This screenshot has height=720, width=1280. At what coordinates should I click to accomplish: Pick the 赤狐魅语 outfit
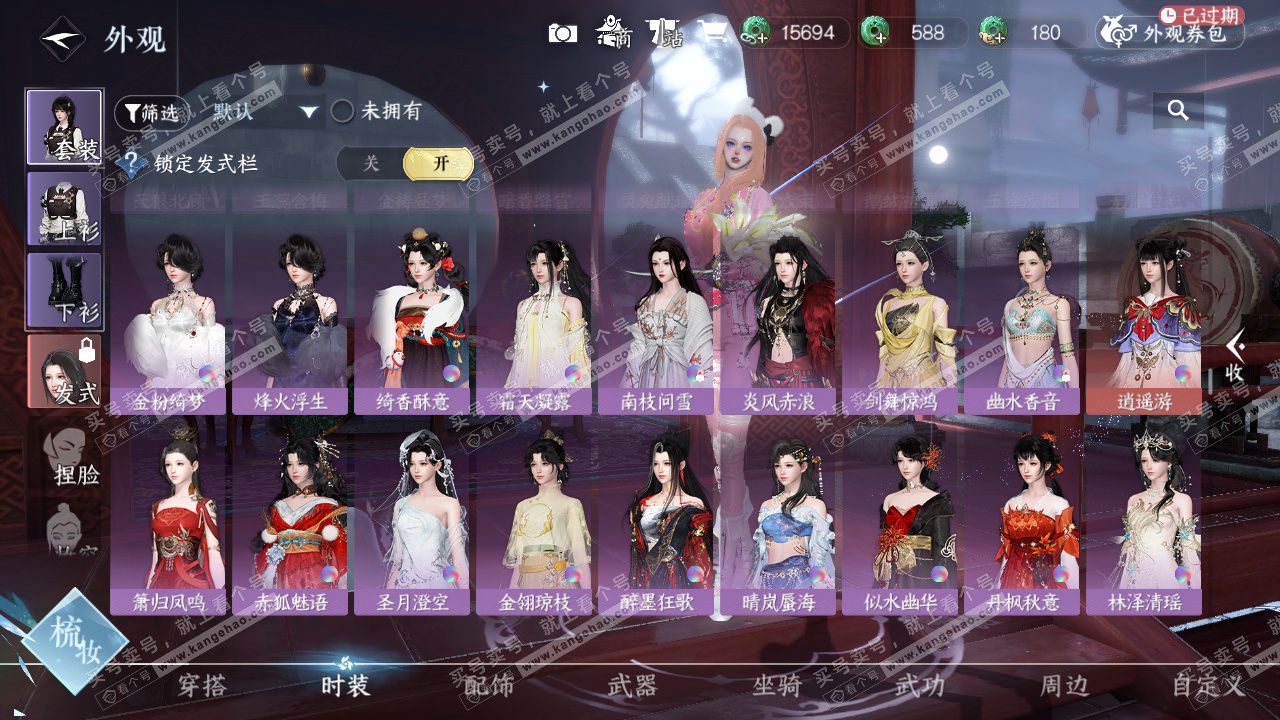tap(289, 520)
